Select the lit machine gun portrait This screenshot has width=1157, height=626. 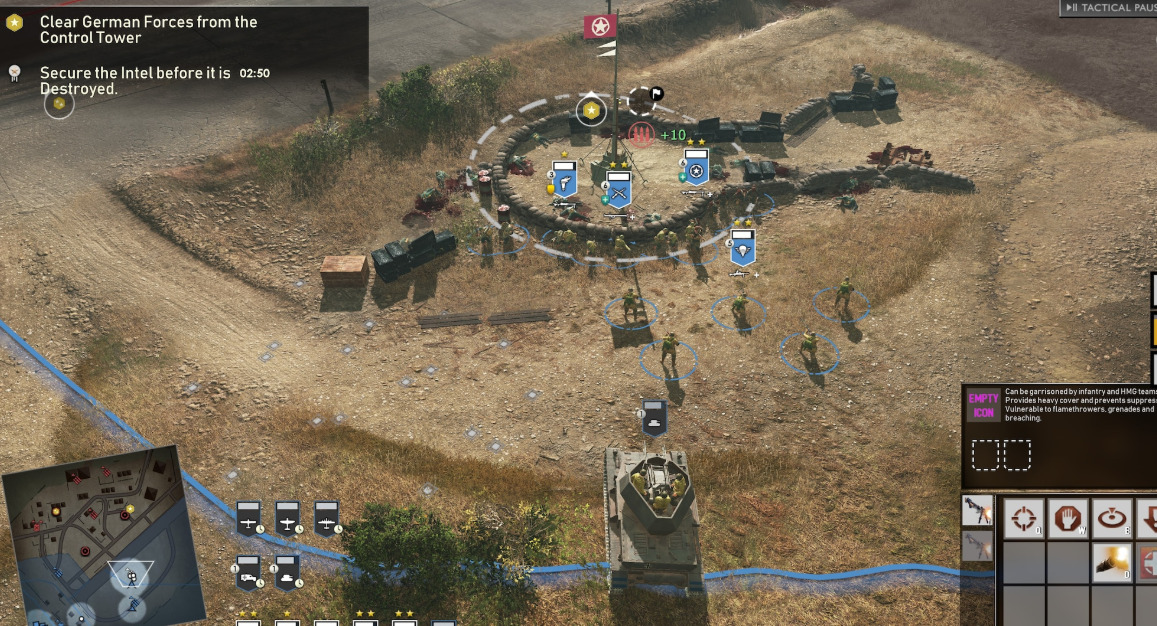pyautogui.click(x=978, y=512)
